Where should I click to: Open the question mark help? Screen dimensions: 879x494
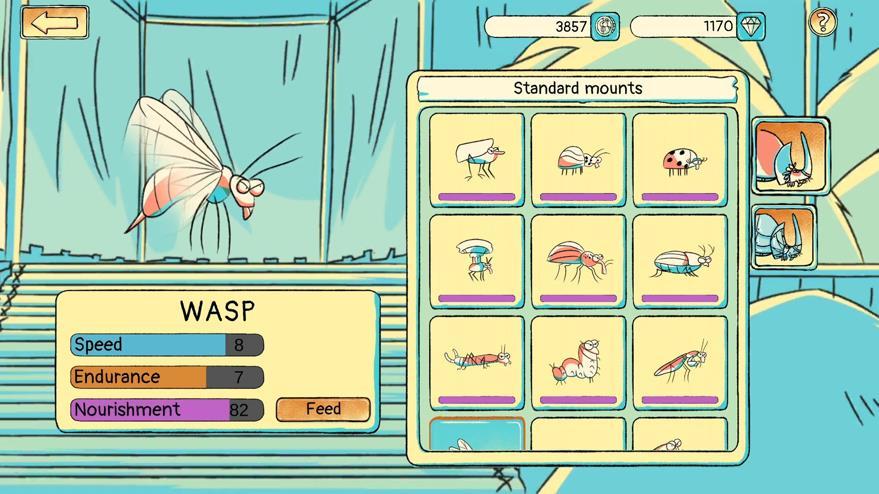point(821,22)
